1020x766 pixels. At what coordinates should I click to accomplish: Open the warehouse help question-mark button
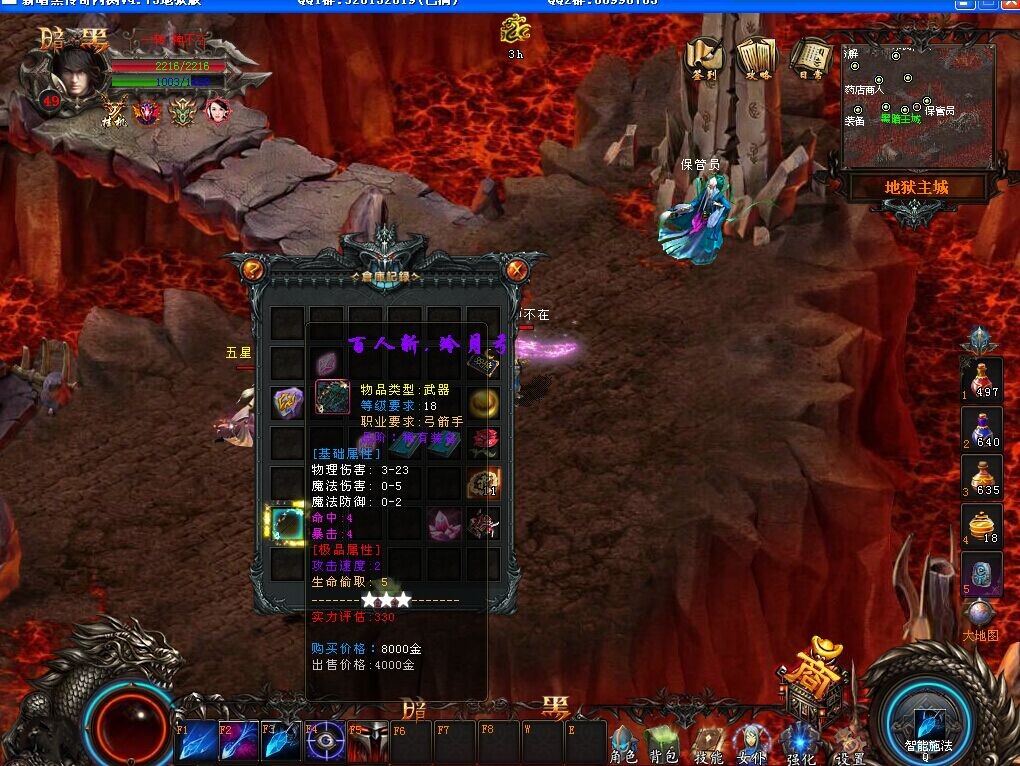252,269
